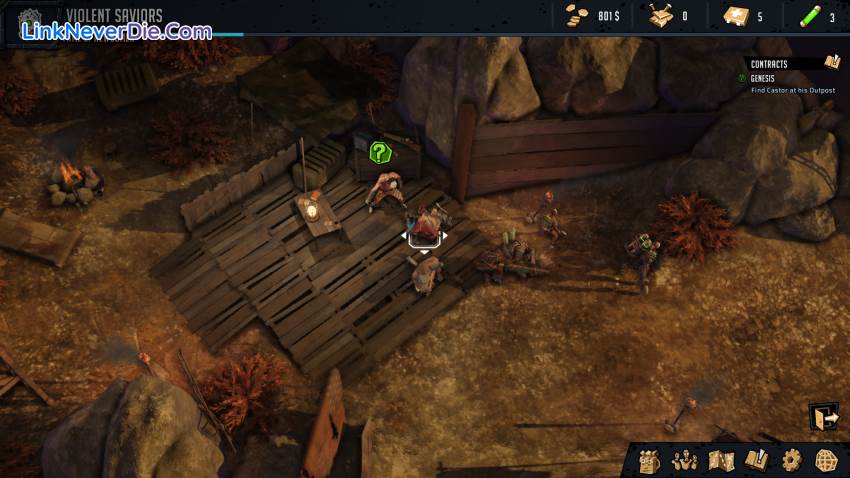Open the squad members panel
The width and height of the screenshot is (850, 478).
684,461
